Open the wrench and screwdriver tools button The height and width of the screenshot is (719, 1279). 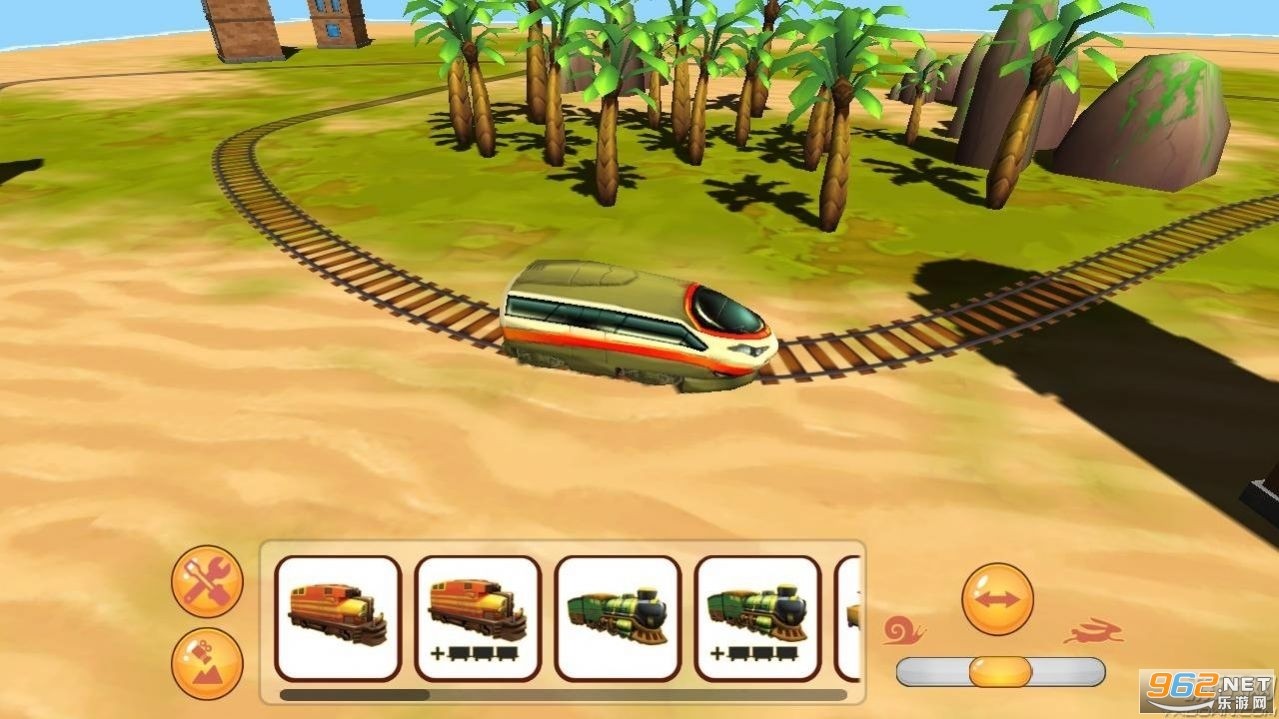[x=207, y=581]
